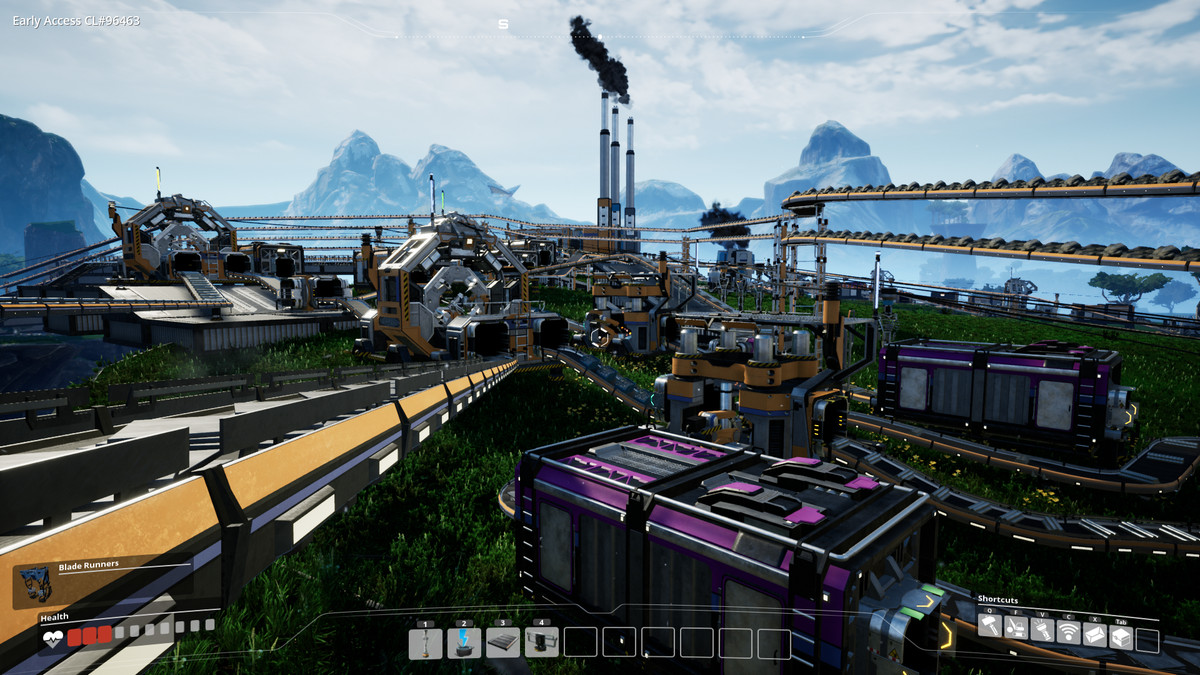Click the wireless signal scanner shortcut
Screen dimensions: 1200x675
coord(1068,632)
